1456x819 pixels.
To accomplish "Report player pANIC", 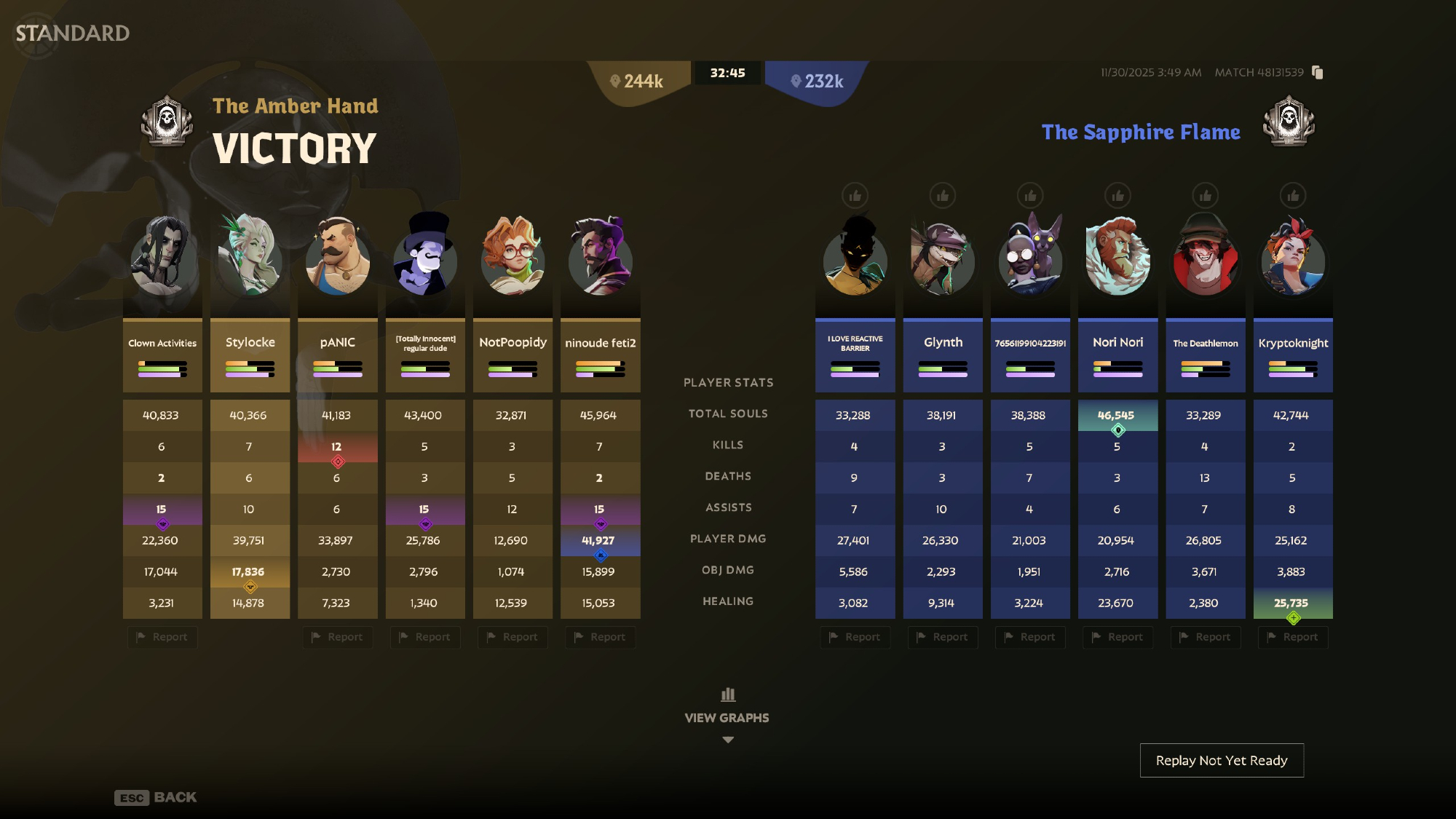I will click(x=337, y=637).
